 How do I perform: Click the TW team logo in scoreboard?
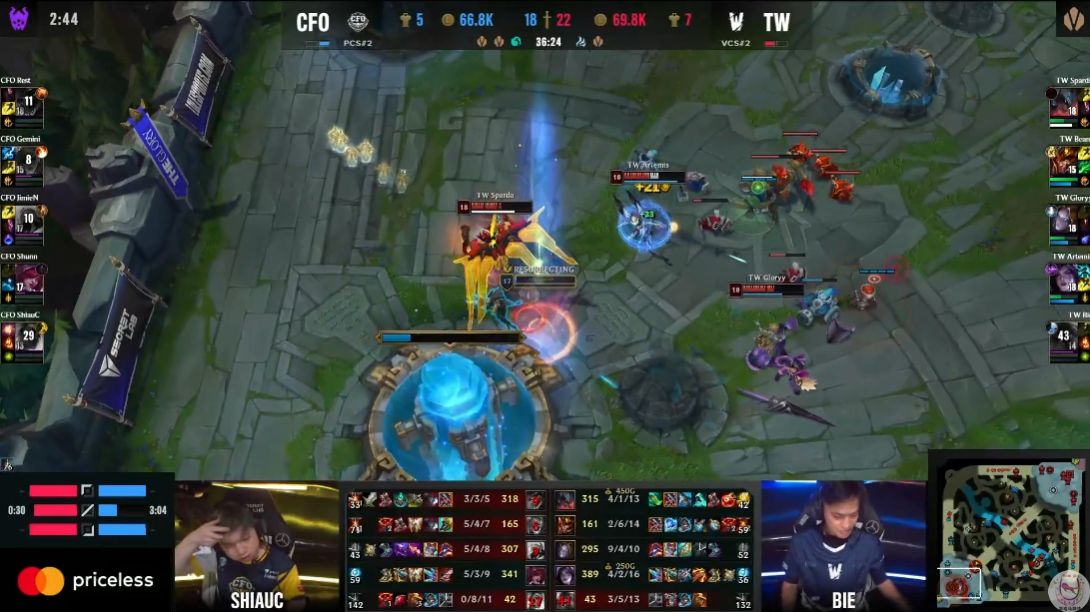[x=736, y=22]
